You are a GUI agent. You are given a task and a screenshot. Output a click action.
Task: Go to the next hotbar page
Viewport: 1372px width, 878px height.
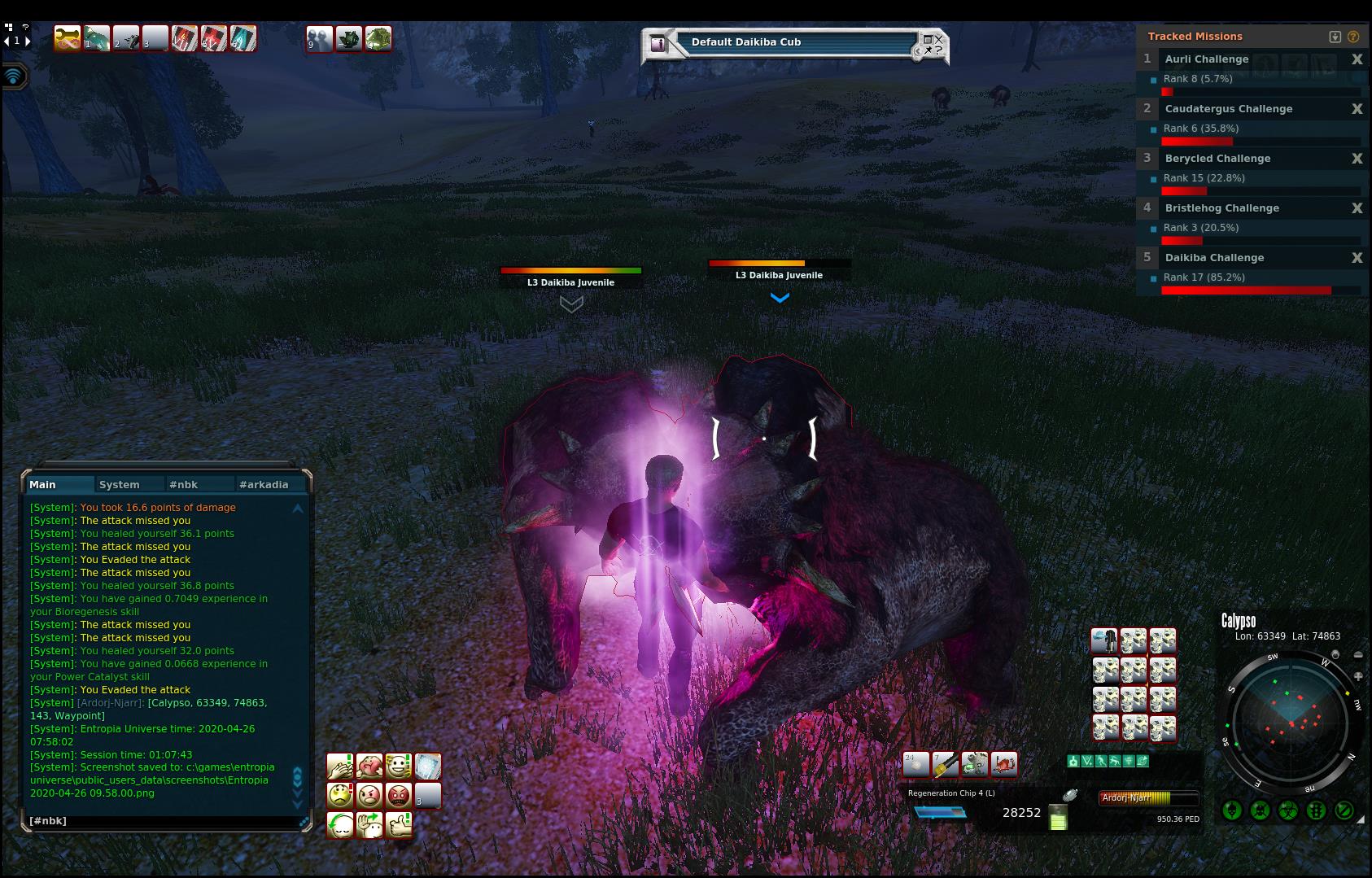tap(28, 41)
